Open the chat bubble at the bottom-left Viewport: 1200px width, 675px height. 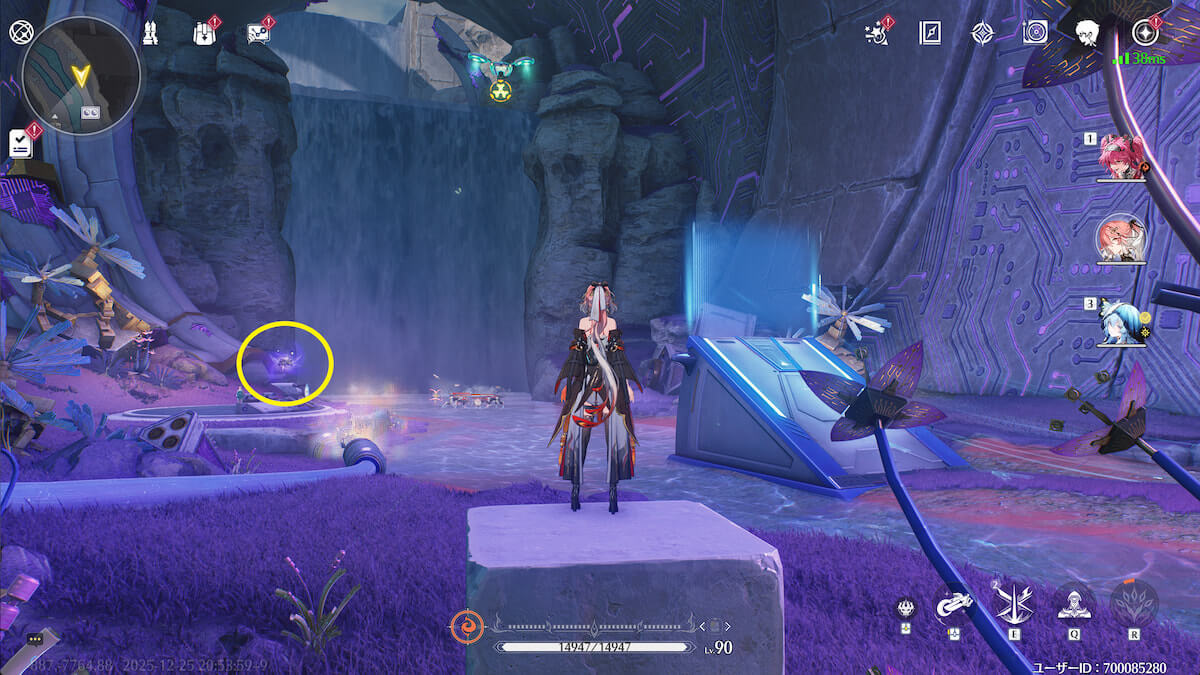pyautogui.click(x=36, y=638)
